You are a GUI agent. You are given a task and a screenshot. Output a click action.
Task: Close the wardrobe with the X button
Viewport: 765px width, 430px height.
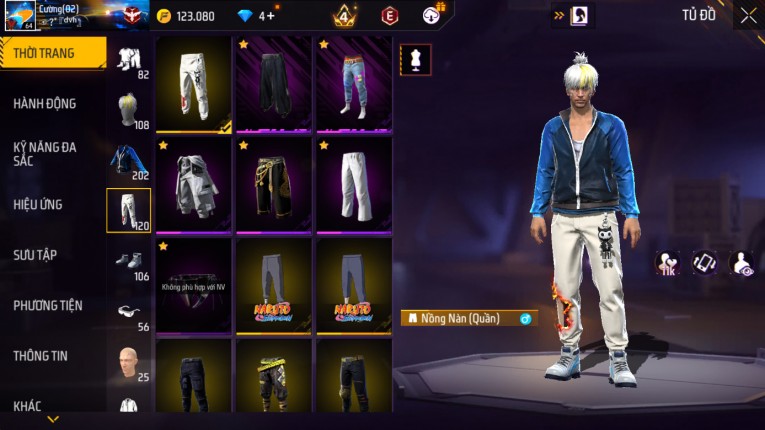[748, 16]
